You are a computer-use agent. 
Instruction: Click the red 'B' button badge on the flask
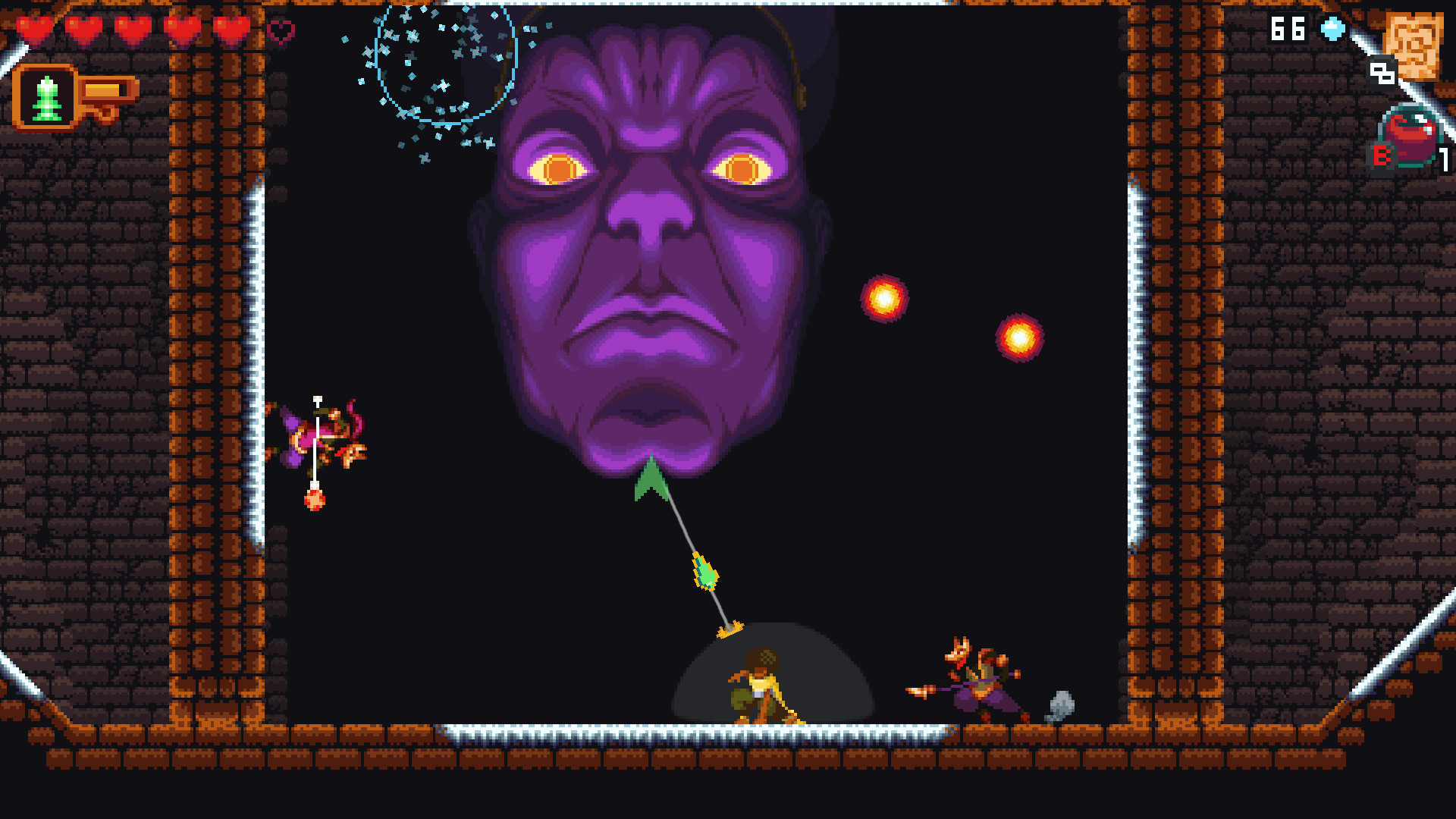coord(1383,157)
